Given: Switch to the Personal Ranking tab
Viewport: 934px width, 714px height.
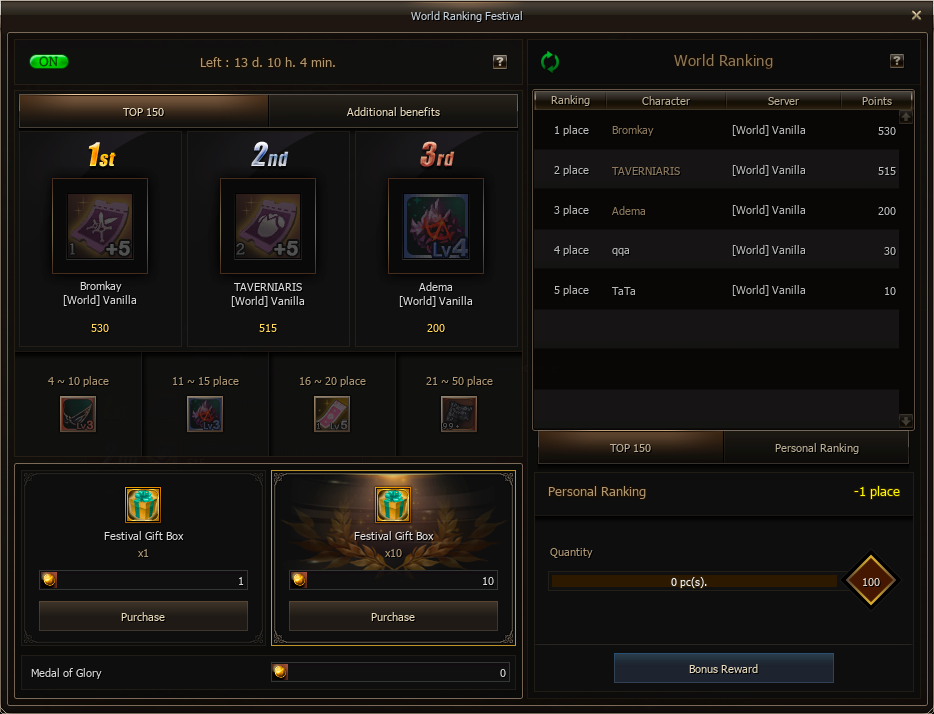Looking at the screenshot, I should coord(816,448).
